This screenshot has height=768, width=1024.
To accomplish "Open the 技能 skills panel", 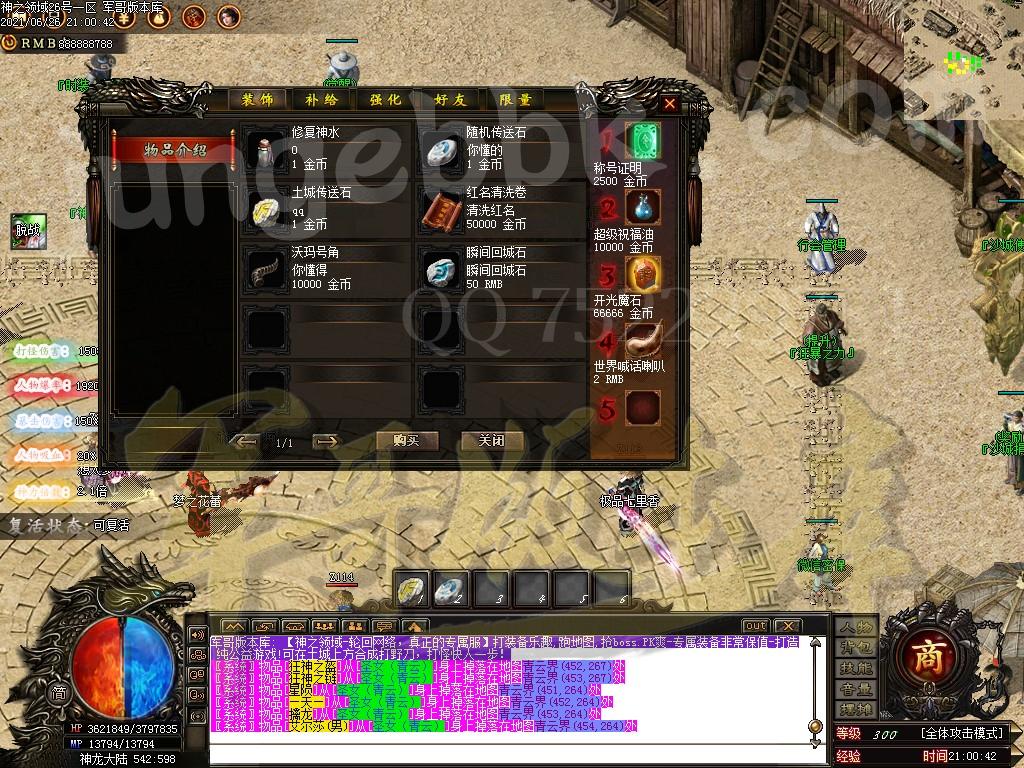I will (856, 668).
